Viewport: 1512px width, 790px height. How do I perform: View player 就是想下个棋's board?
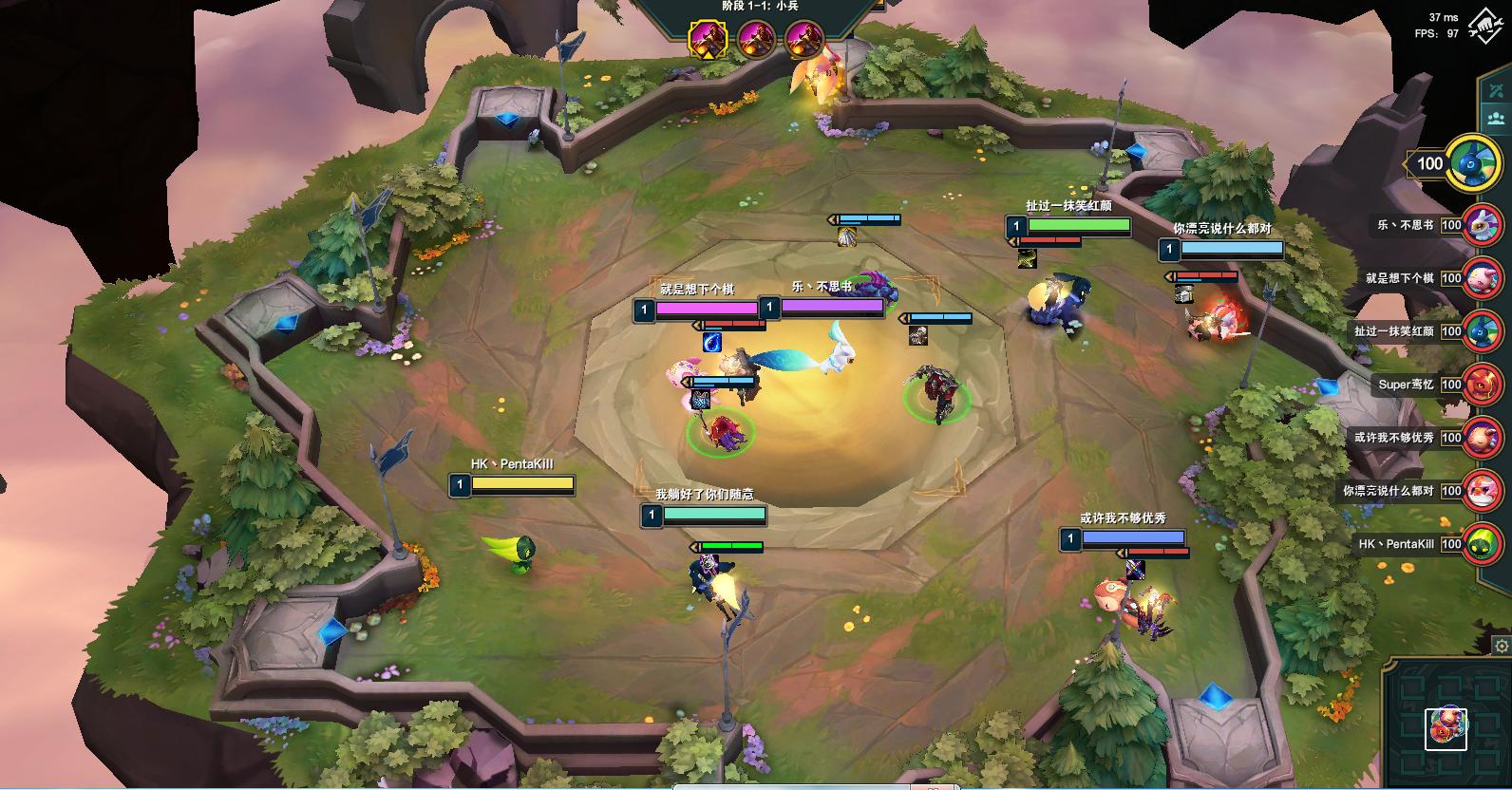1482,279
